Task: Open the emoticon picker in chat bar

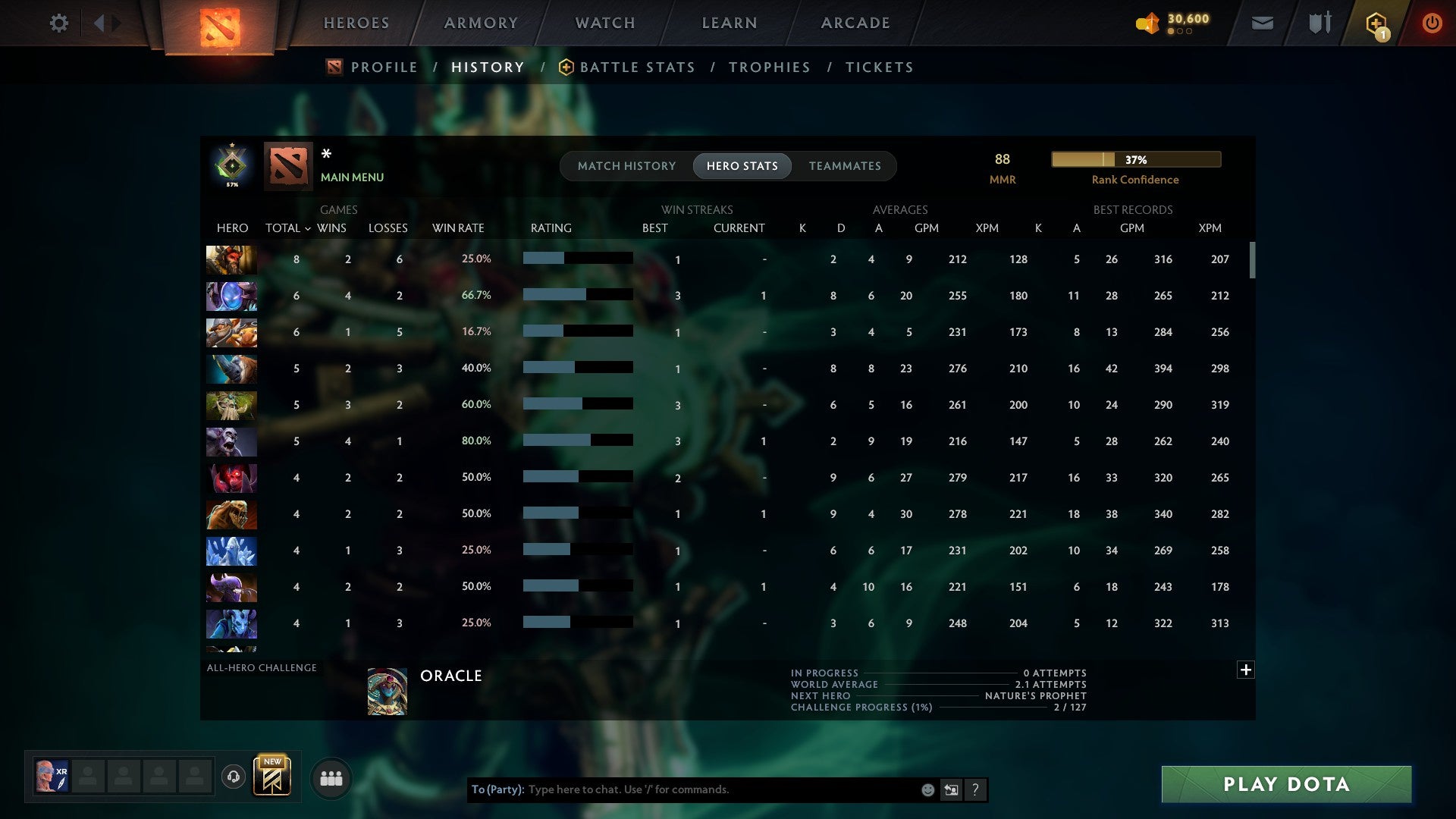Action: pos(927,789)
